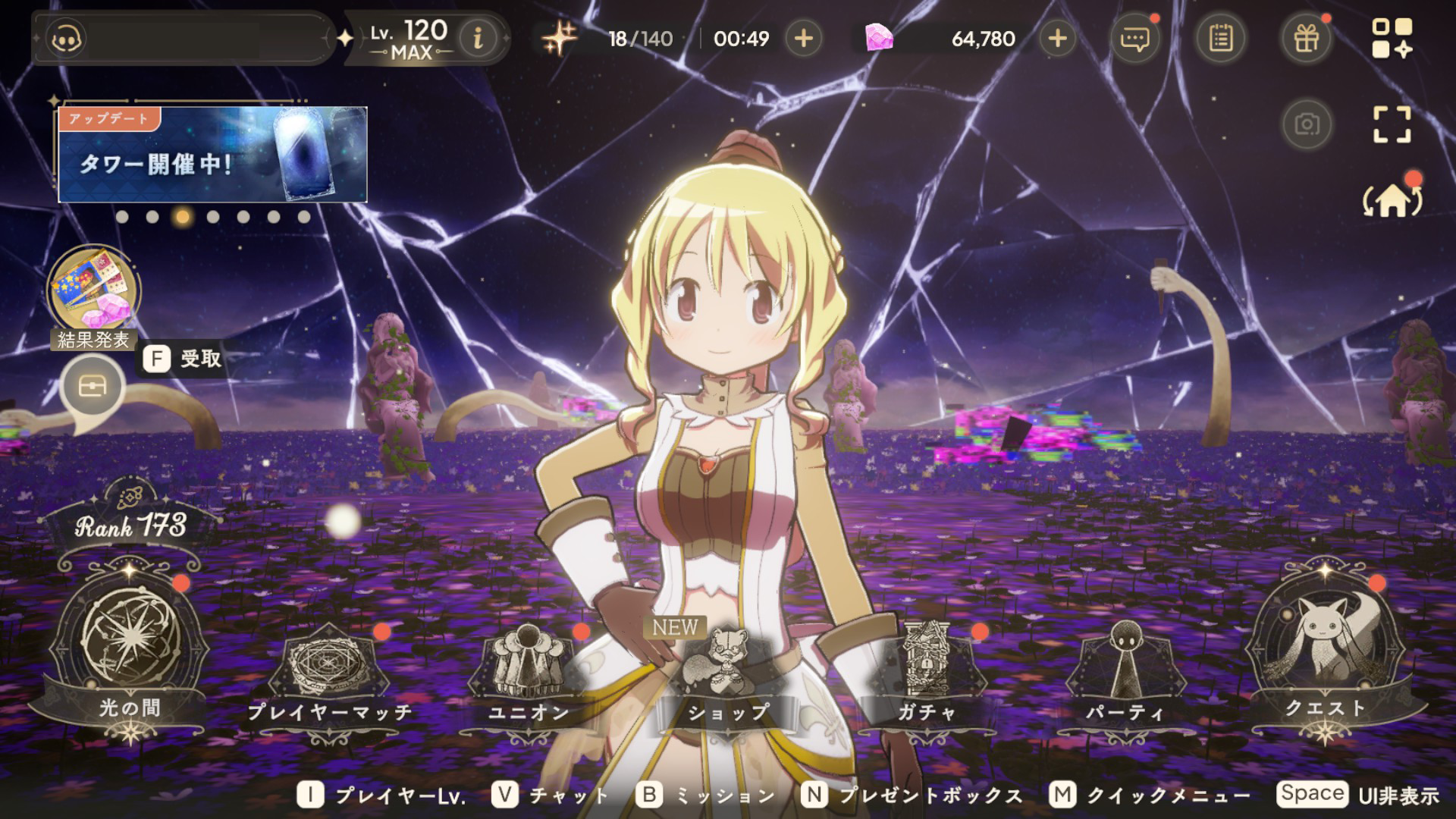Switch the home screen with the house icon
The height and width of the screenshot is (819, 1456).
1392,201
